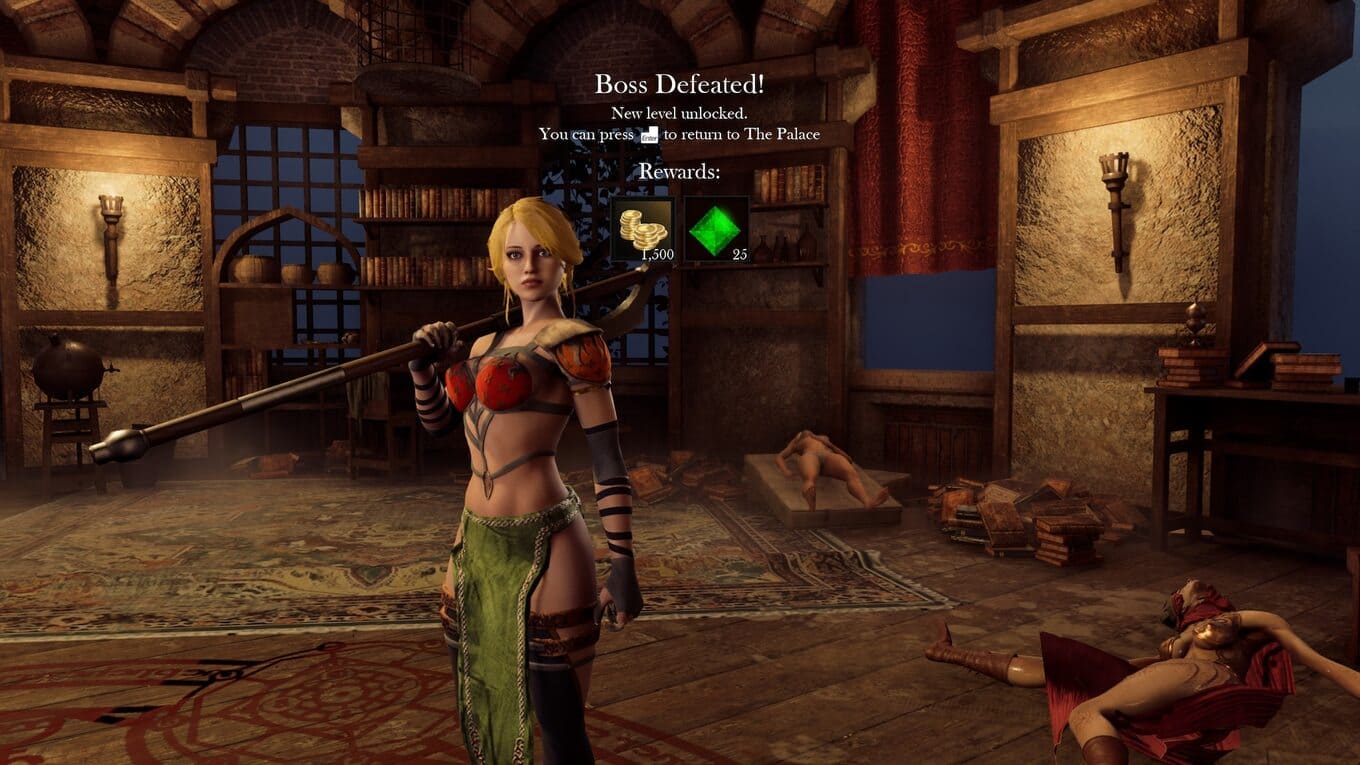Select the gold coins reward icon

[643, 229]
